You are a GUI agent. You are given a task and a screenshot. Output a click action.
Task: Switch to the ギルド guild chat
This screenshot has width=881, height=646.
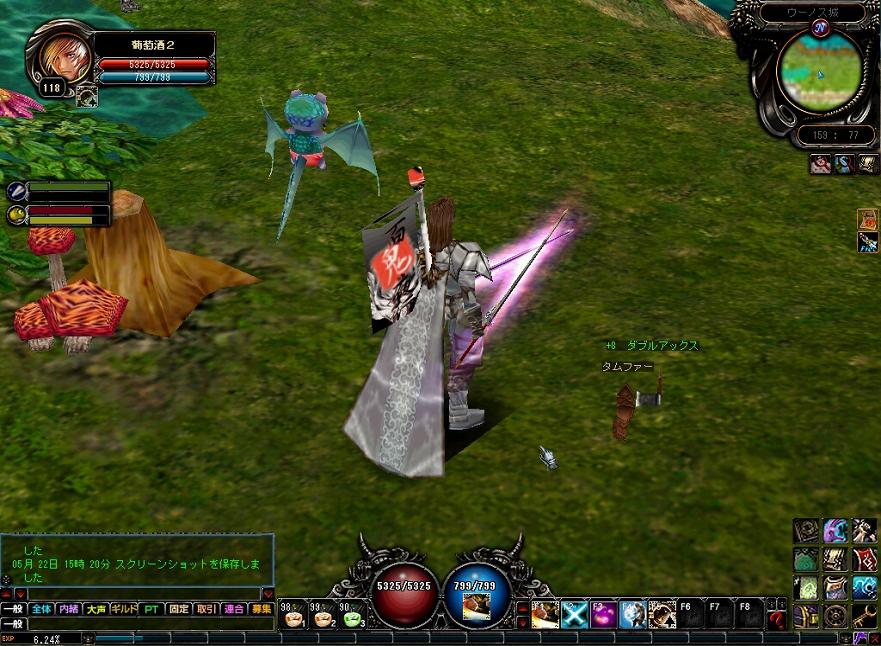click(124, 608)
